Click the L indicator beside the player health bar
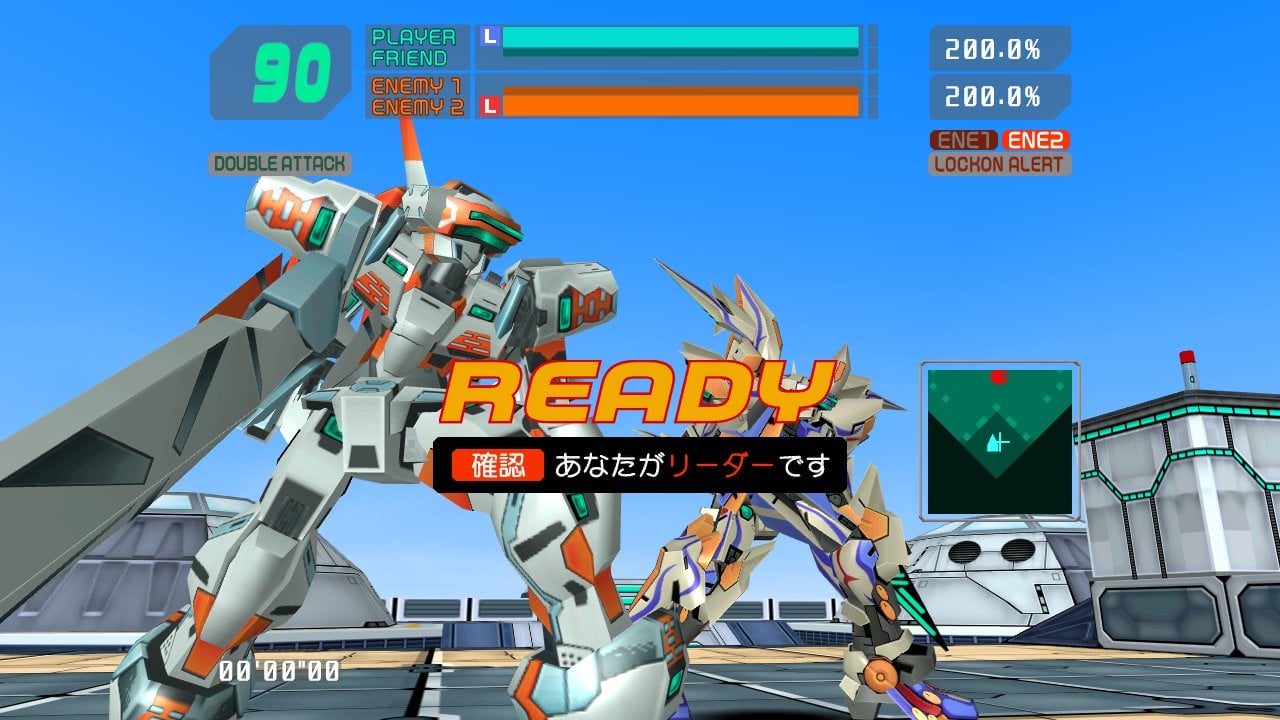Image resolution: width=1280 pixels, height=720 pixels. tap(488, 37)
